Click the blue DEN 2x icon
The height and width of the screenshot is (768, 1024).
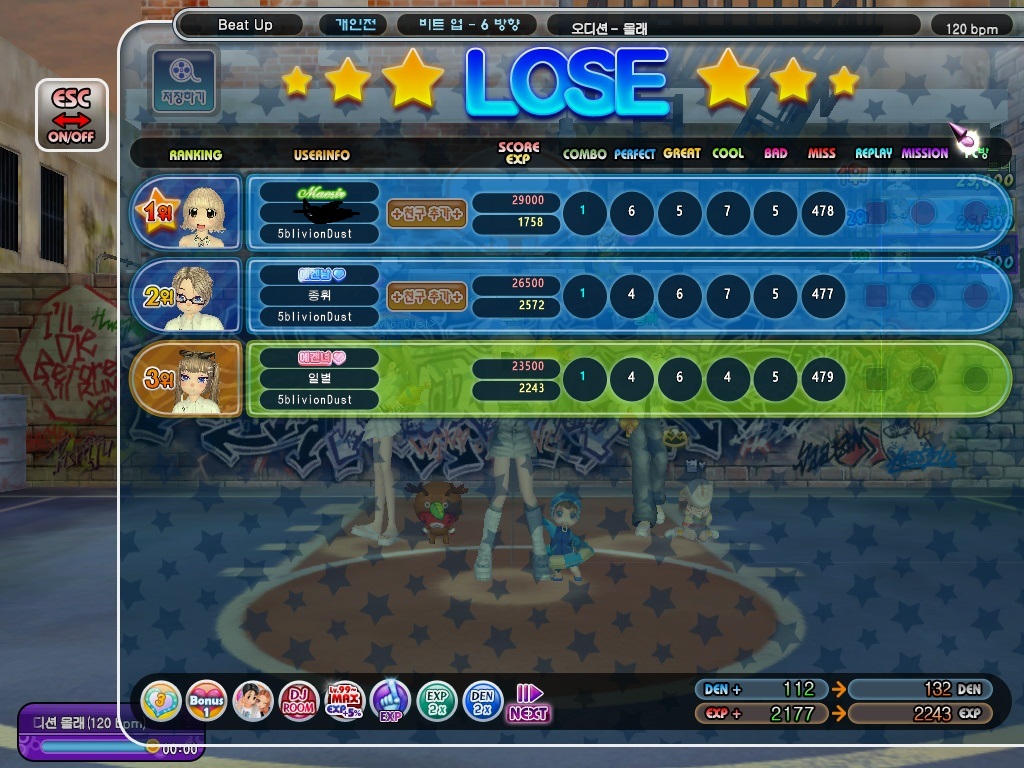click(x=483, y=701)
